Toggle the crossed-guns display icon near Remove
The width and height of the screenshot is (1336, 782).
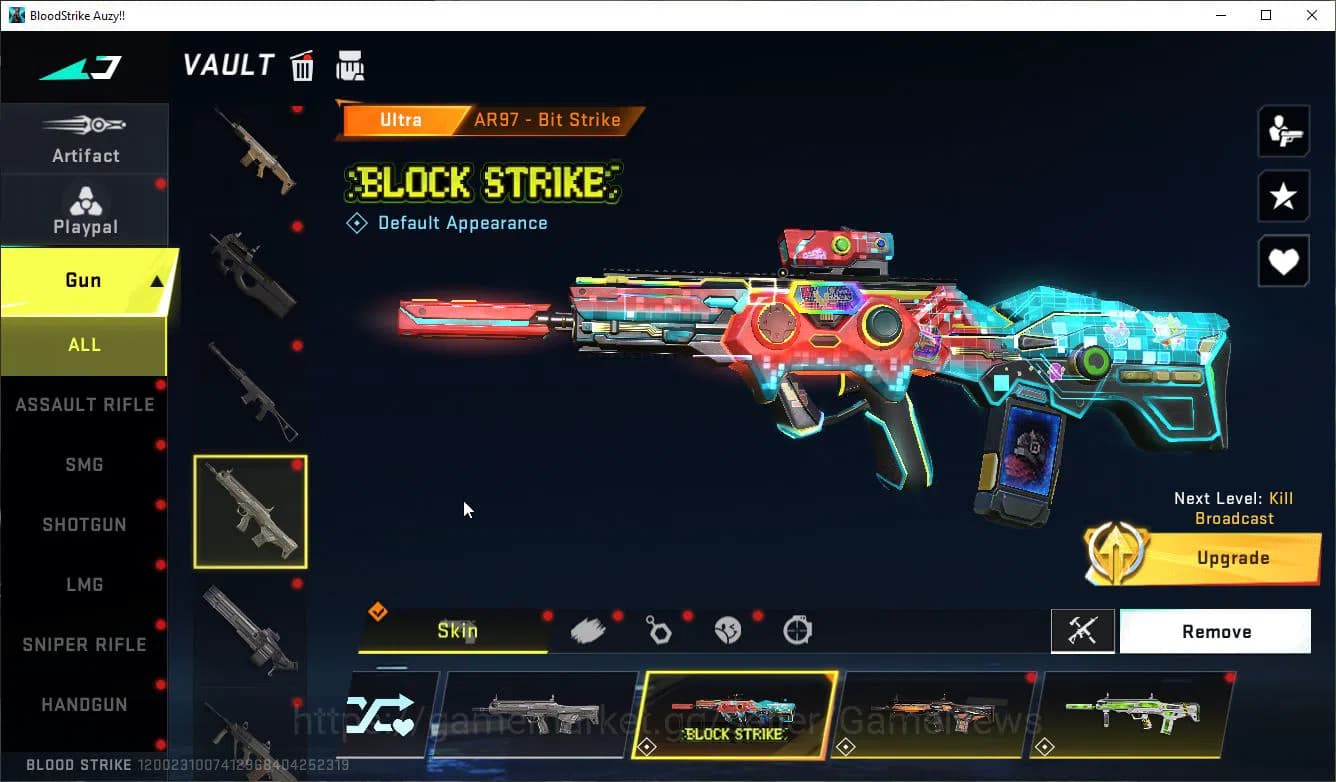pyautogui.click(x=1083, y=631)
